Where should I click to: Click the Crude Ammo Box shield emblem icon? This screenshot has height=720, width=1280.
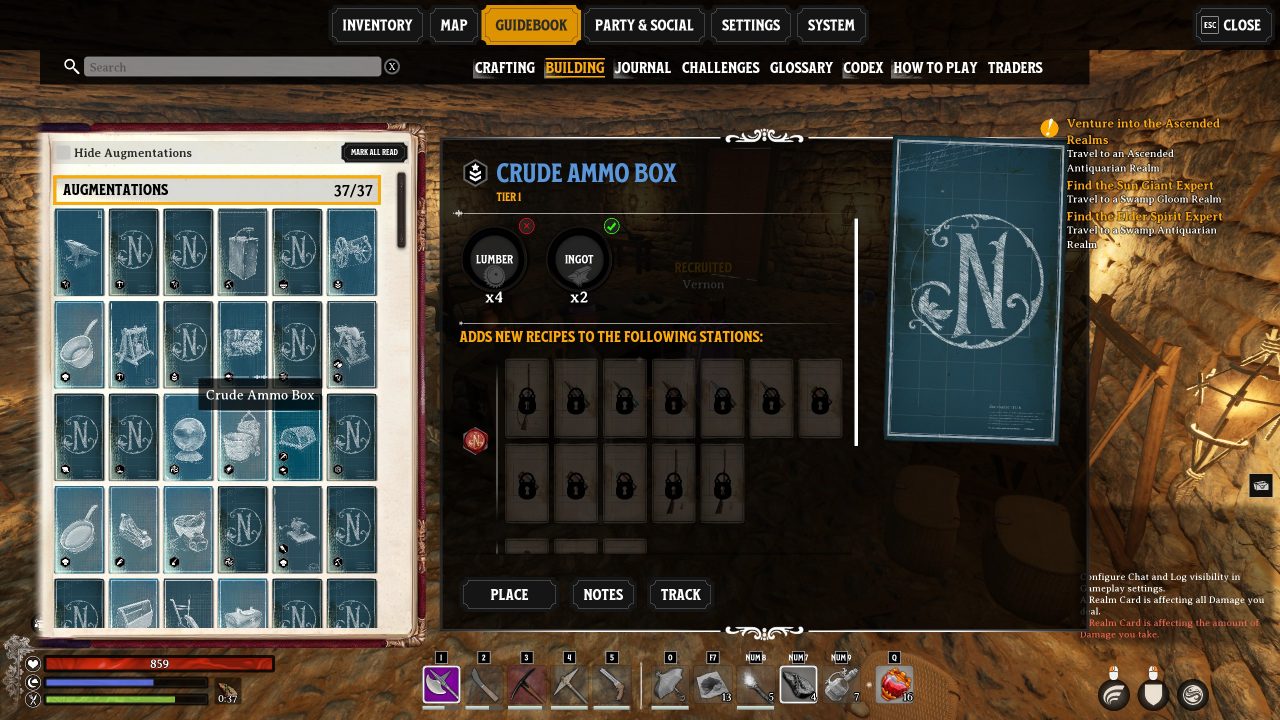point(474,173)
